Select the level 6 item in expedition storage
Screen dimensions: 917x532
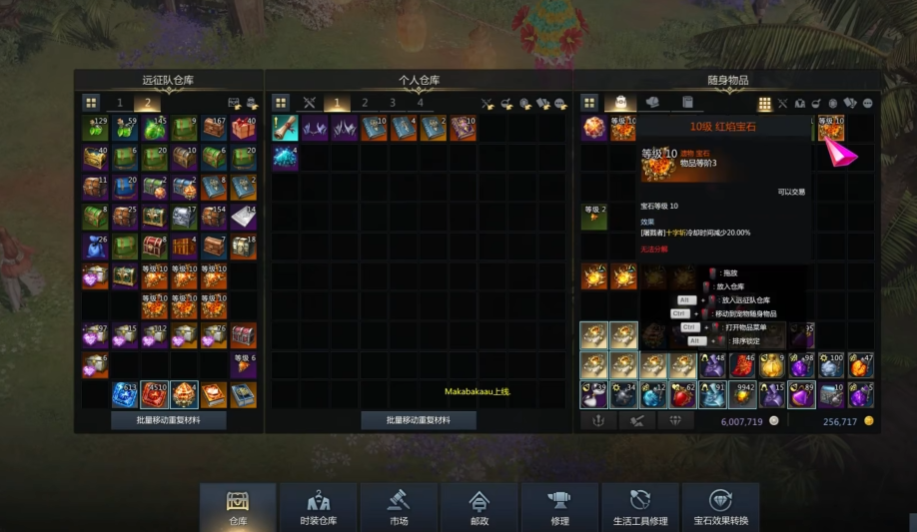click(243, 365)
